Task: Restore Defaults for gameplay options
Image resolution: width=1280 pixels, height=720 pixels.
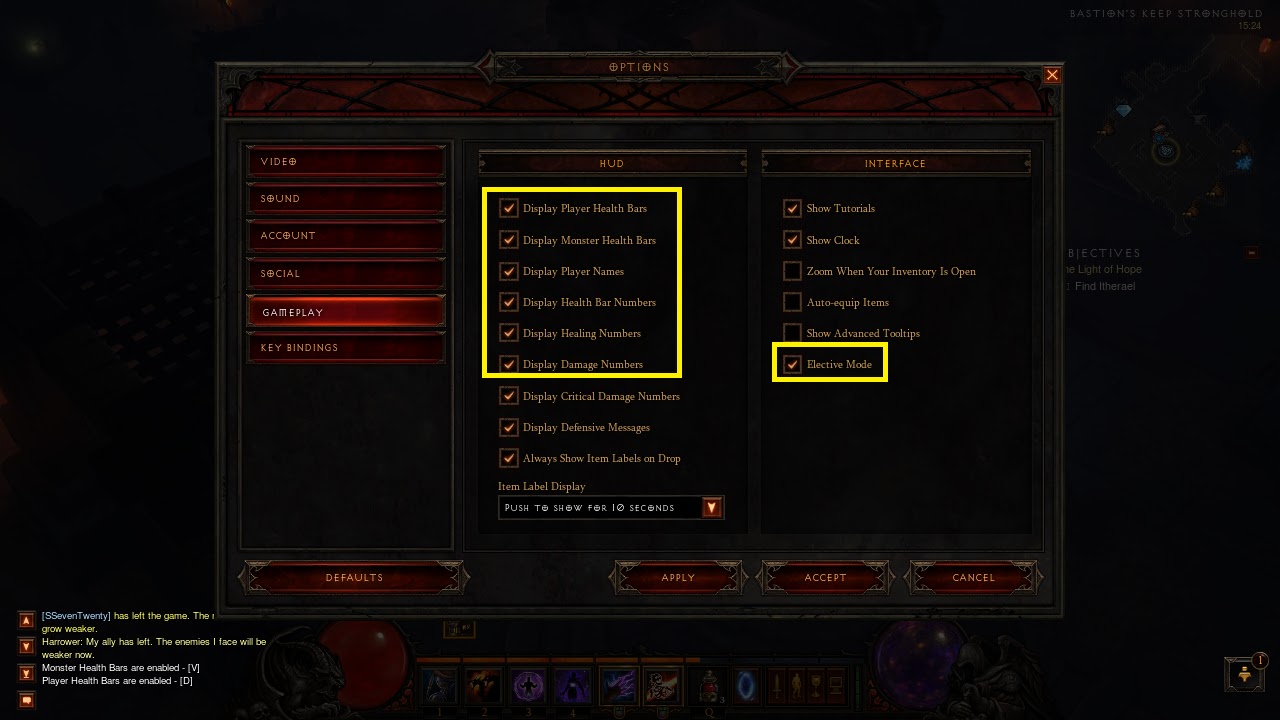Action: (353, 577)
